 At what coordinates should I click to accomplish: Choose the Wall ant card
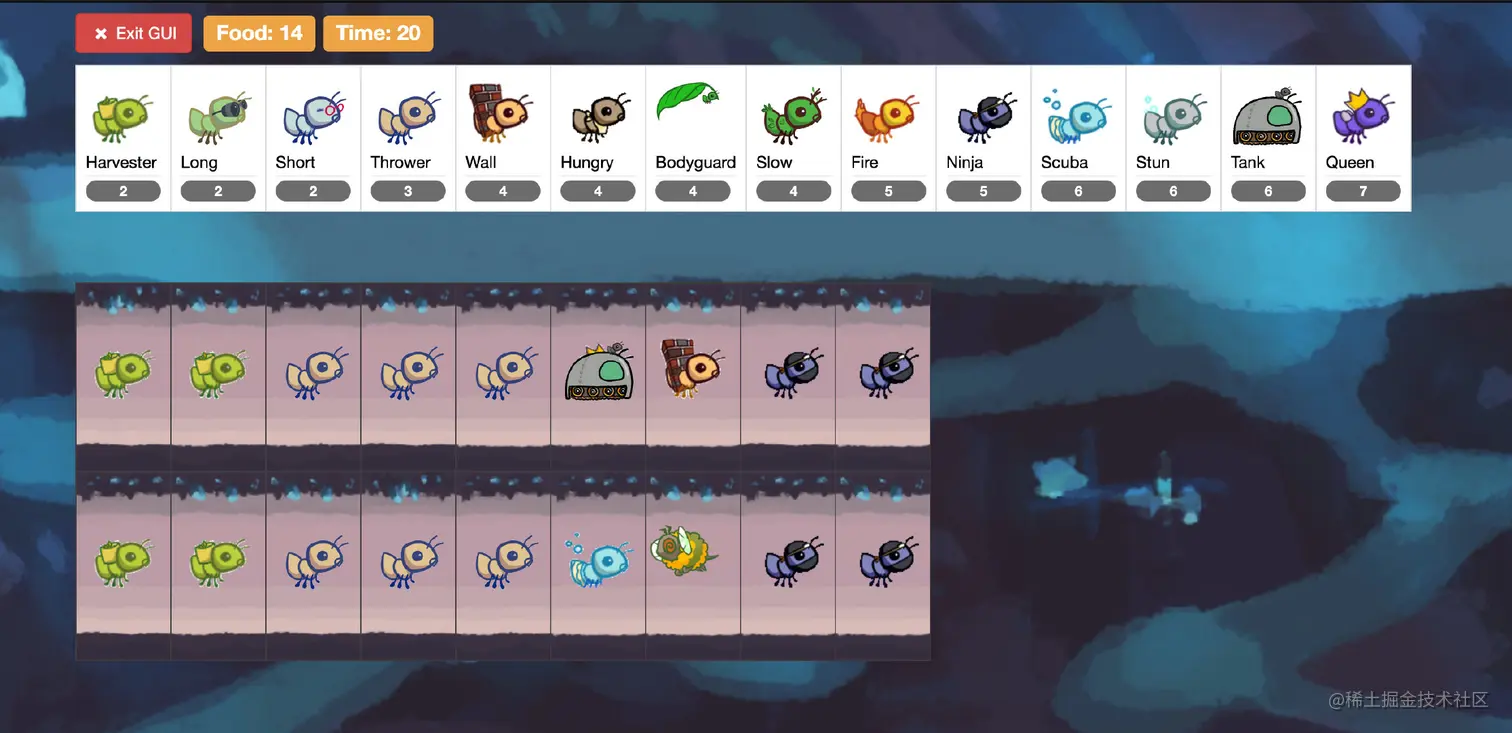click(x=503, y=138)
